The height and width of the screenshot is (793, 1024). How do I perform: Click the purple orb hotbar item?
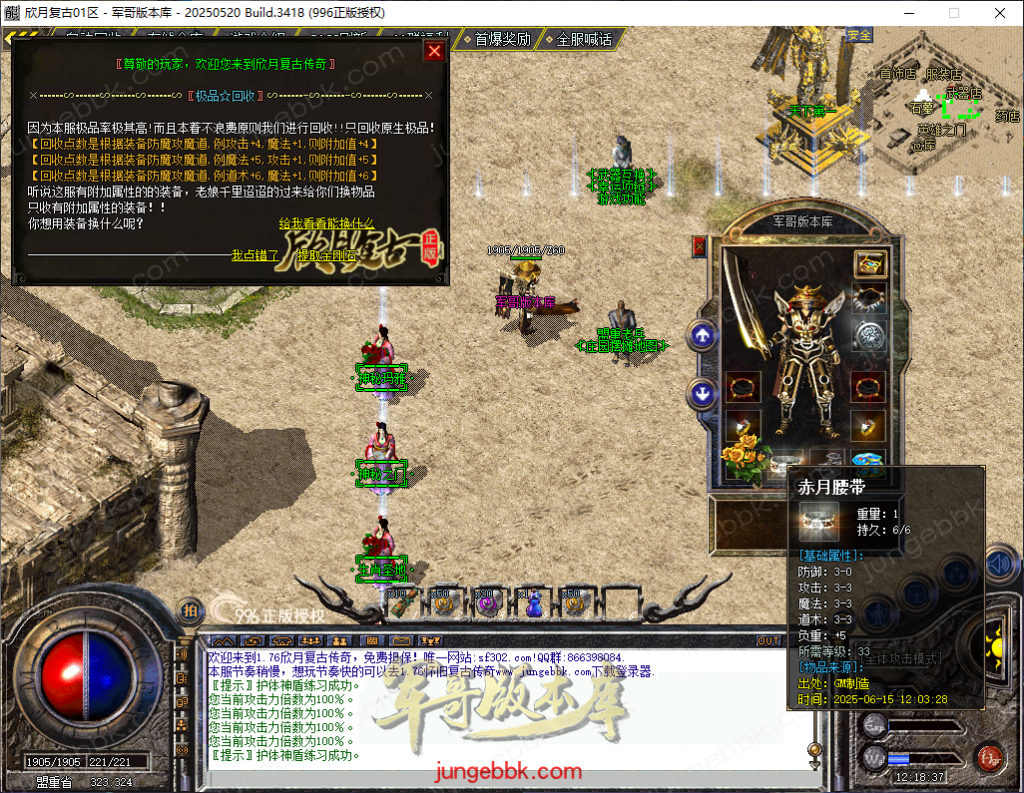(487, 601)
